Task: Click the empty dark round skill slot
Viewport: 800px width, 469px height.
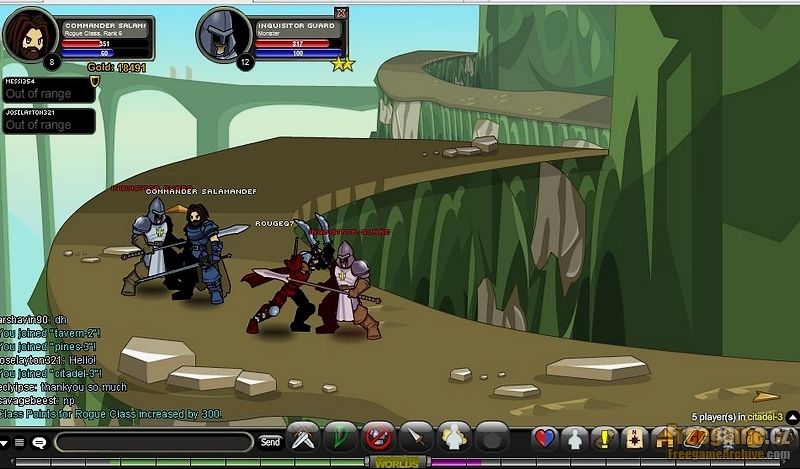Action: [491, 438]
